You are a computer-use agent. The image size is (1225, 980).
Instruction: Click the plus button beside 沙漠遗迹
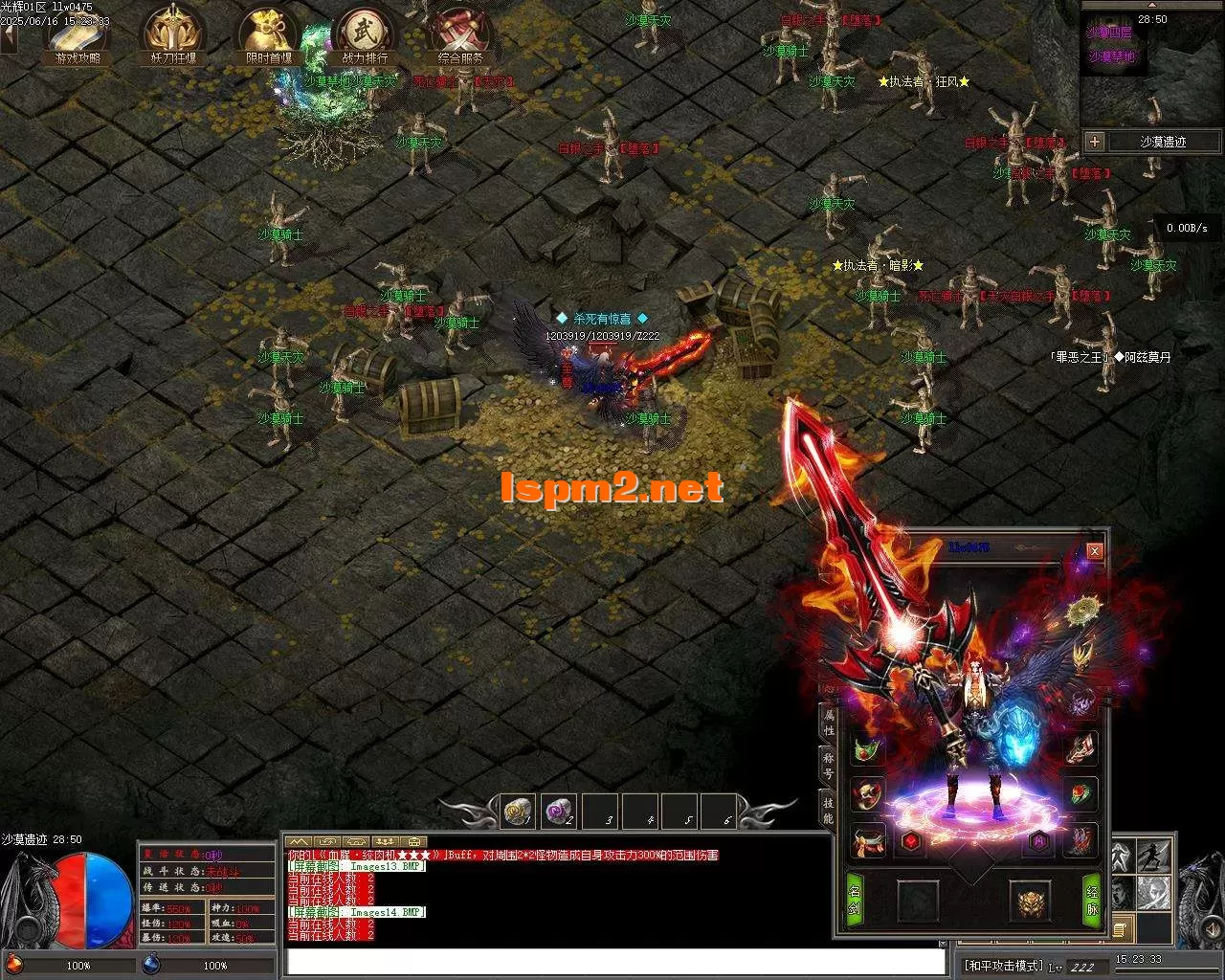[x=1095, y=142]
